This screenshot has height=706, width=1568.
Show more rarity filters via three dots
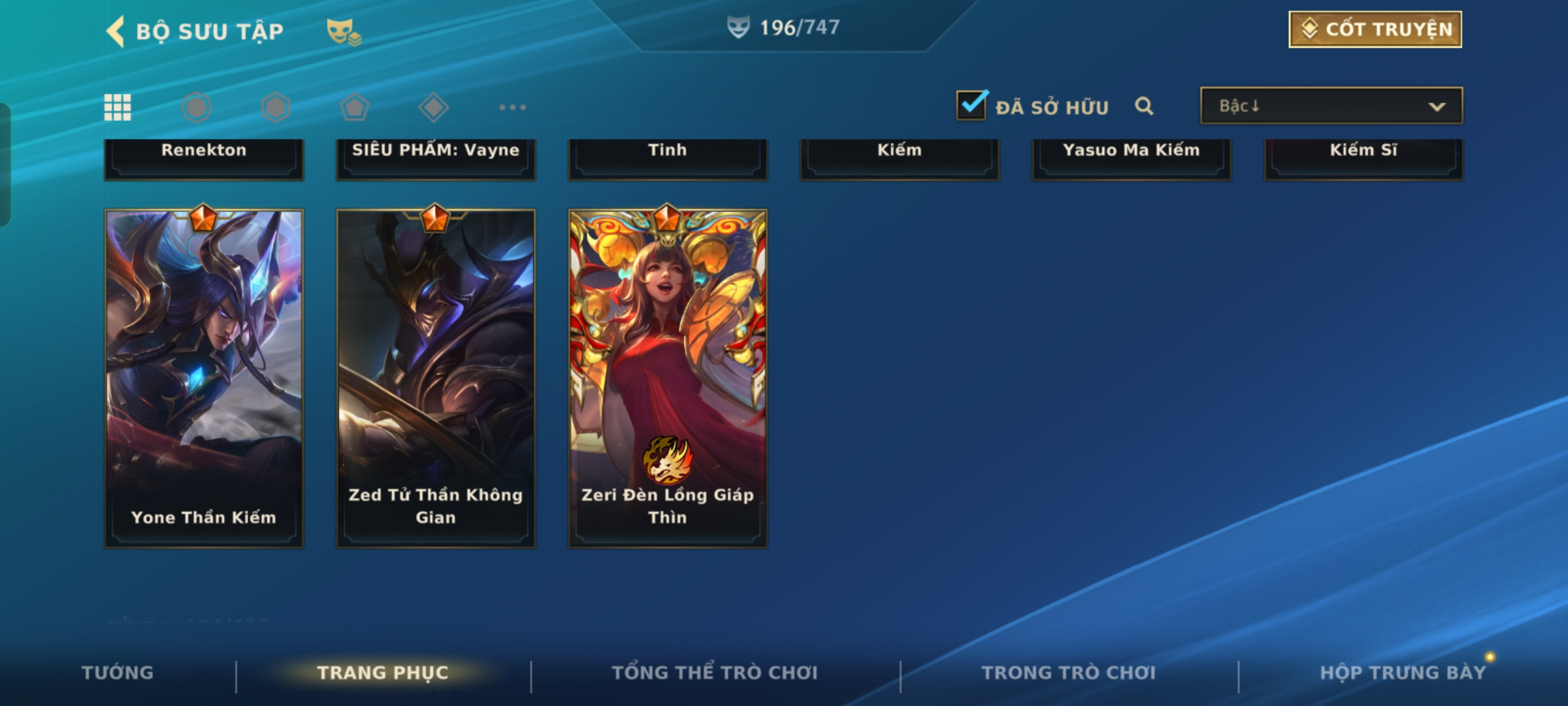tap(513, 107)
